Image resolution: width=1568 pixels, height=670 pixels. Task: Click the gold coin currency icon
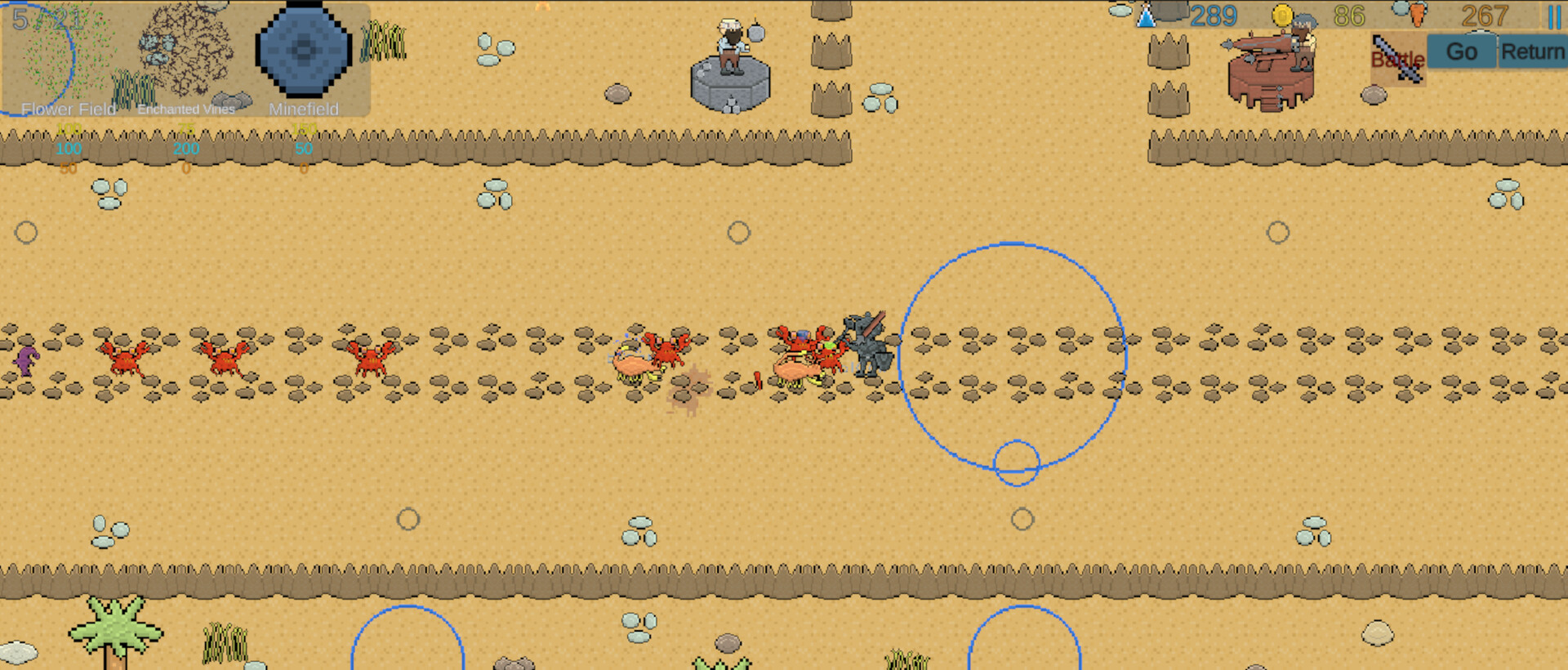(1284, 14)
